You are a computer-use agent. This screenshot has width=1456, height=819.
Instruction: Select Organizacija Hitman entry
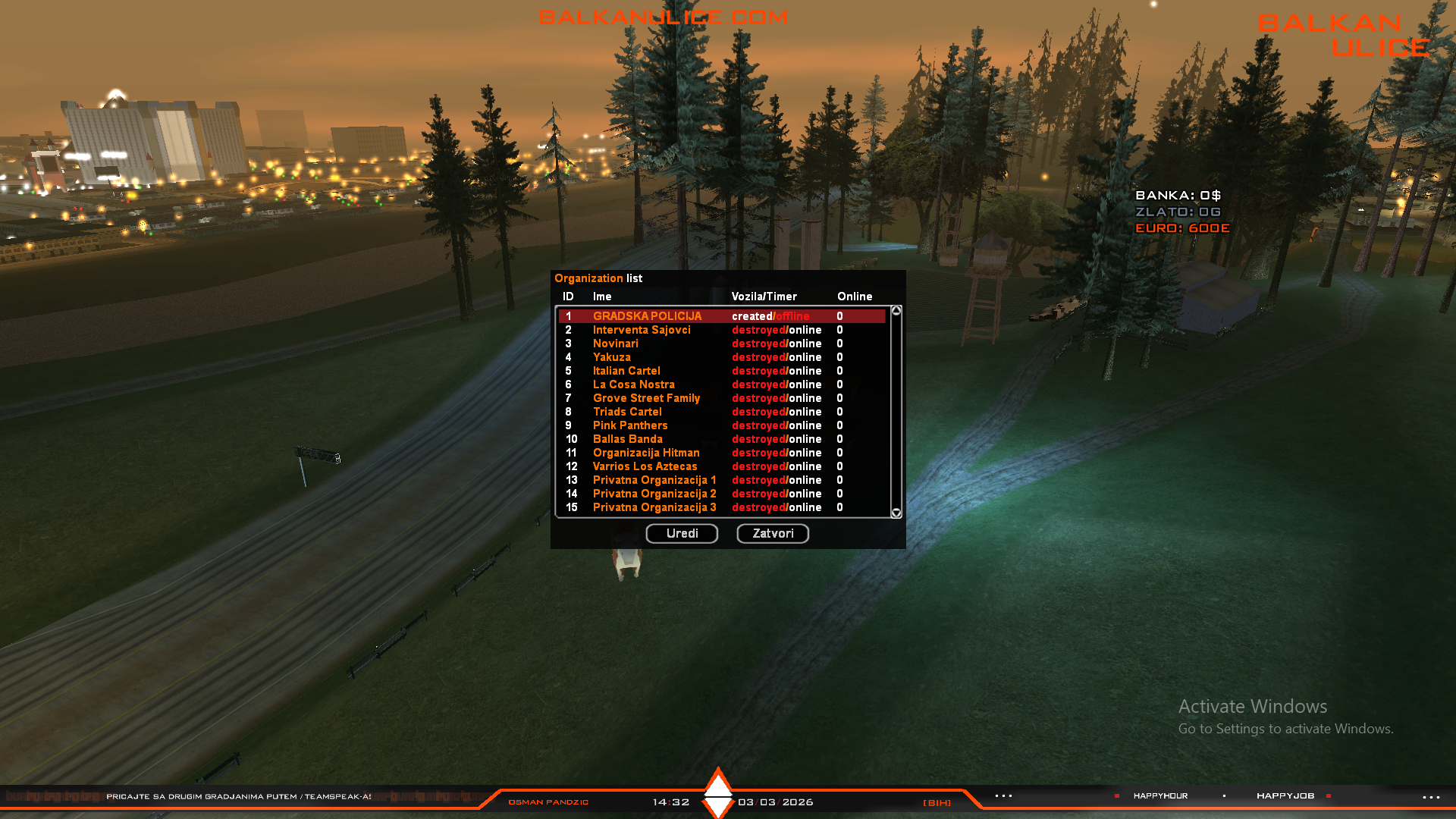click(646, 453)
